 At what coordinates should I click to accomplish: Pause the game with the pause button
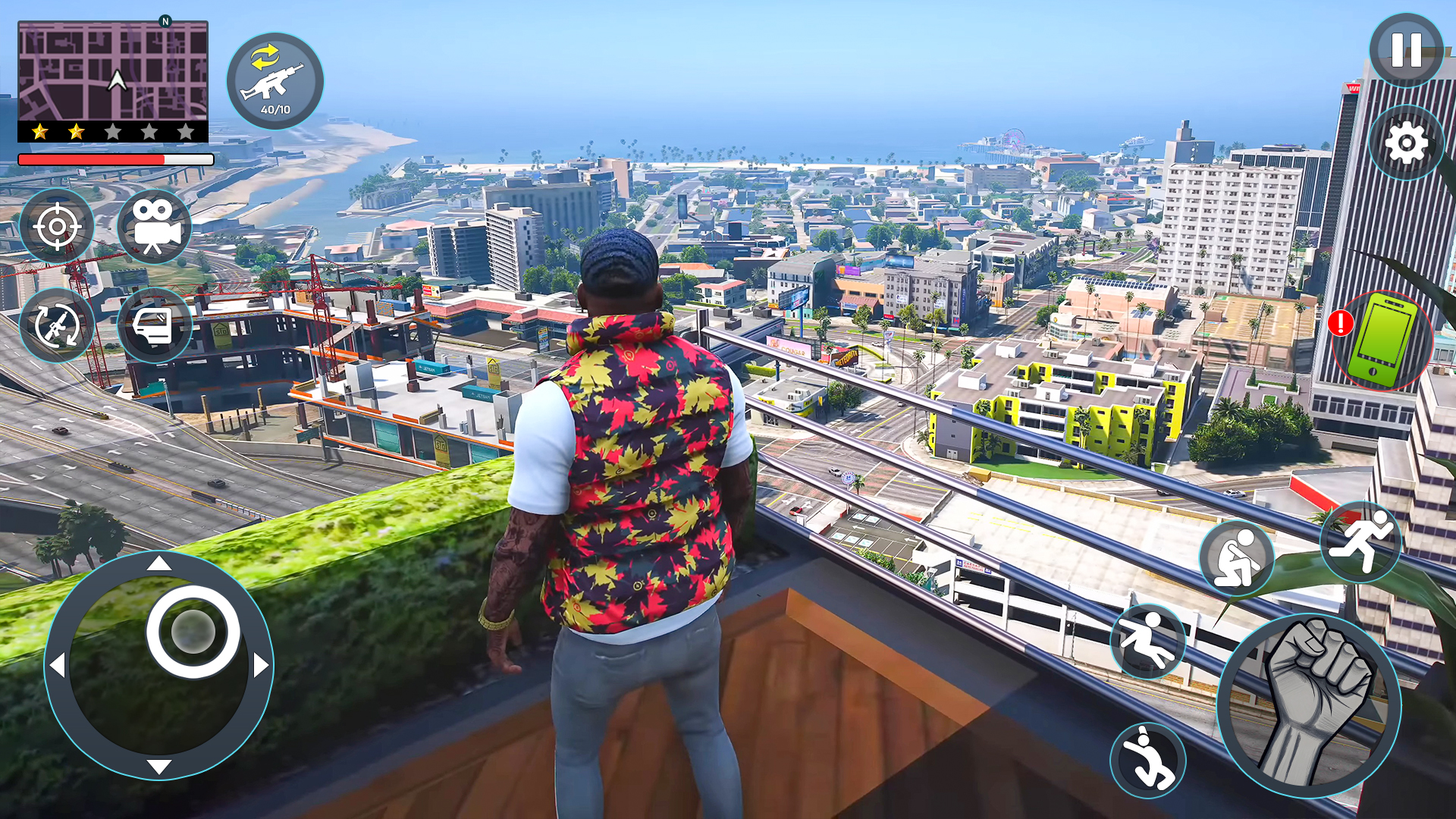(x=1404, y=49)
